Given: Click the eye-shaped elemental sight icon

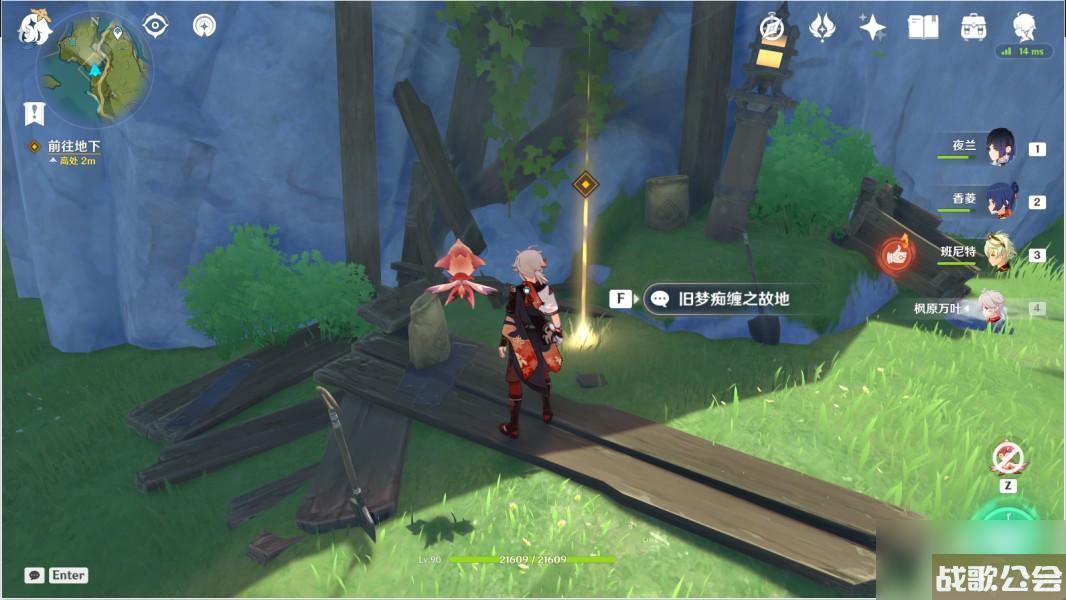Looking at the screenshot, I should click(155, 25).
